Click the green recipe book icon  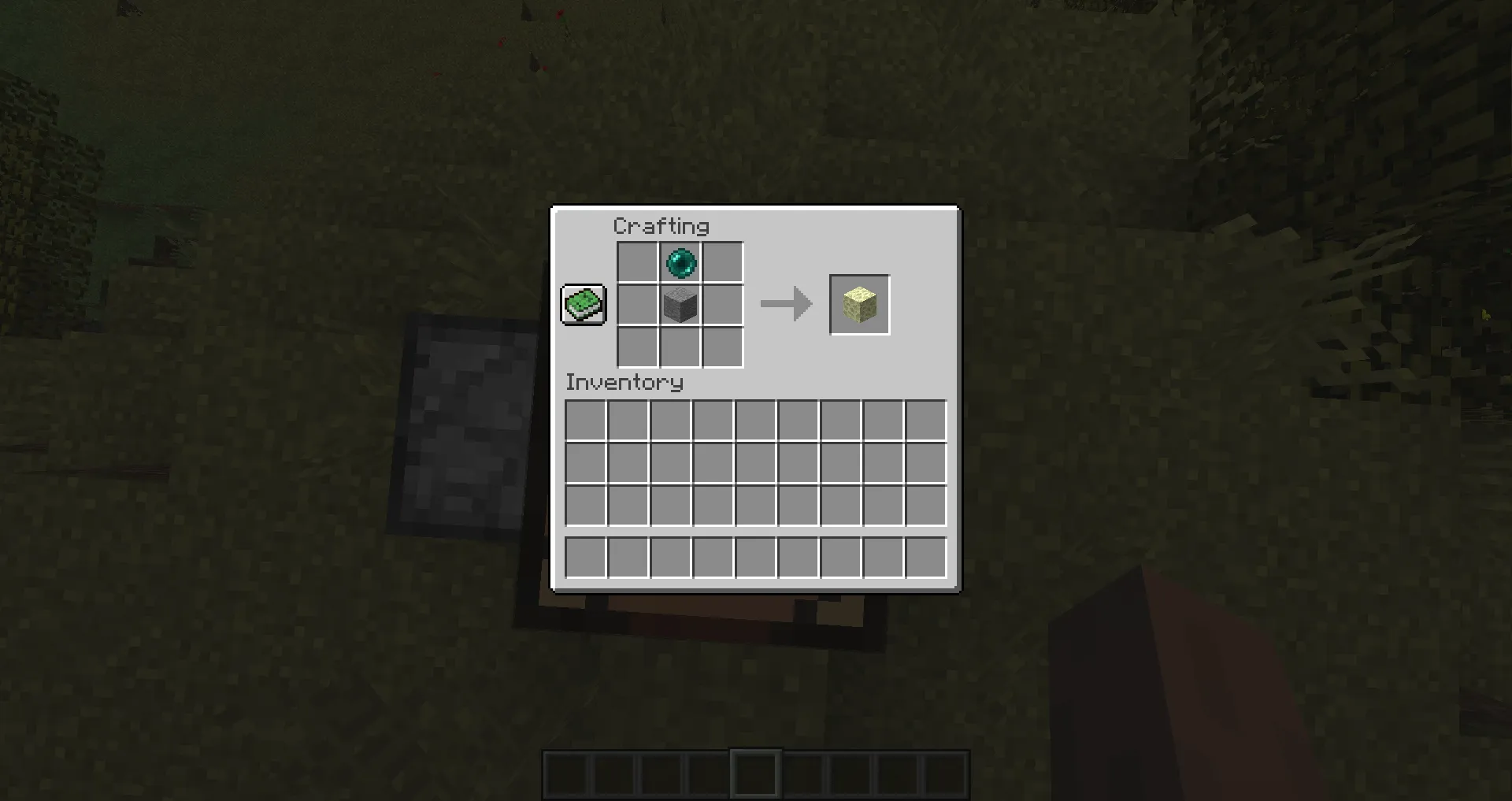(582, 304)
